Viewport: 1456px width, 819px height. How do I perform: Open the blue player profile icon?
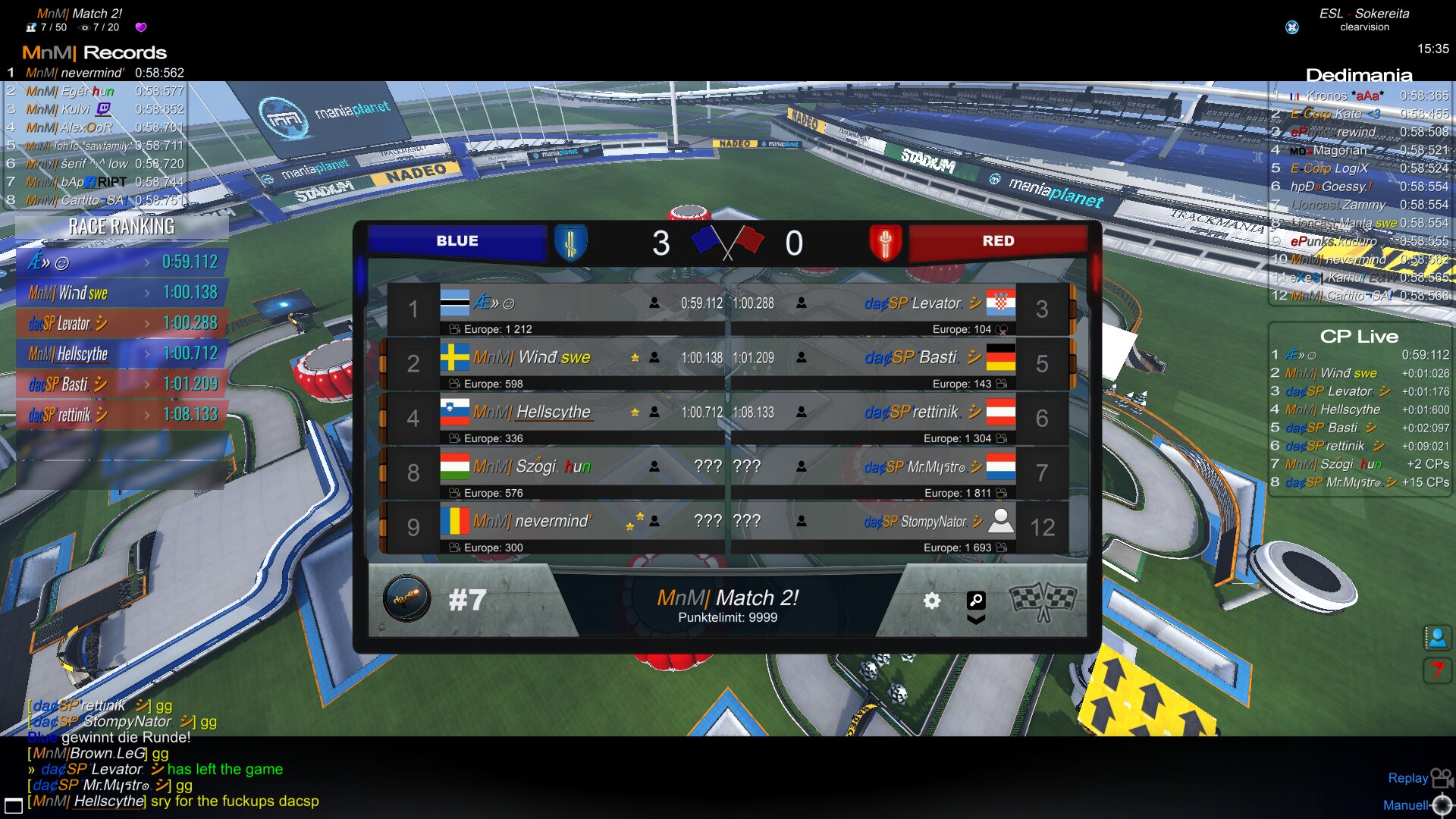(1437, 638)
